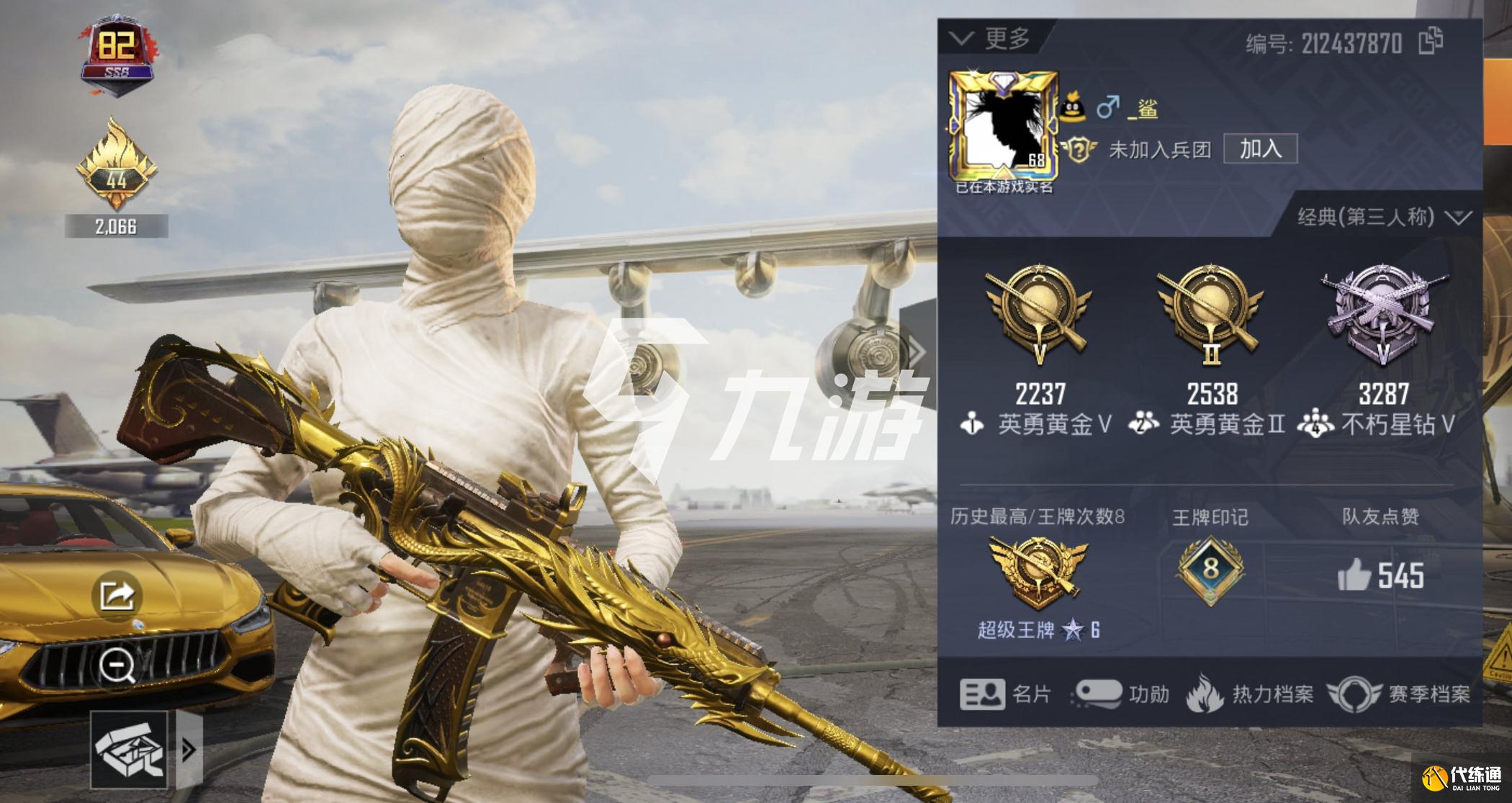Click the share arrow icon
The height and width of the screenshot is (803, 1512).
pyautogui.click(x=117, y=595)
